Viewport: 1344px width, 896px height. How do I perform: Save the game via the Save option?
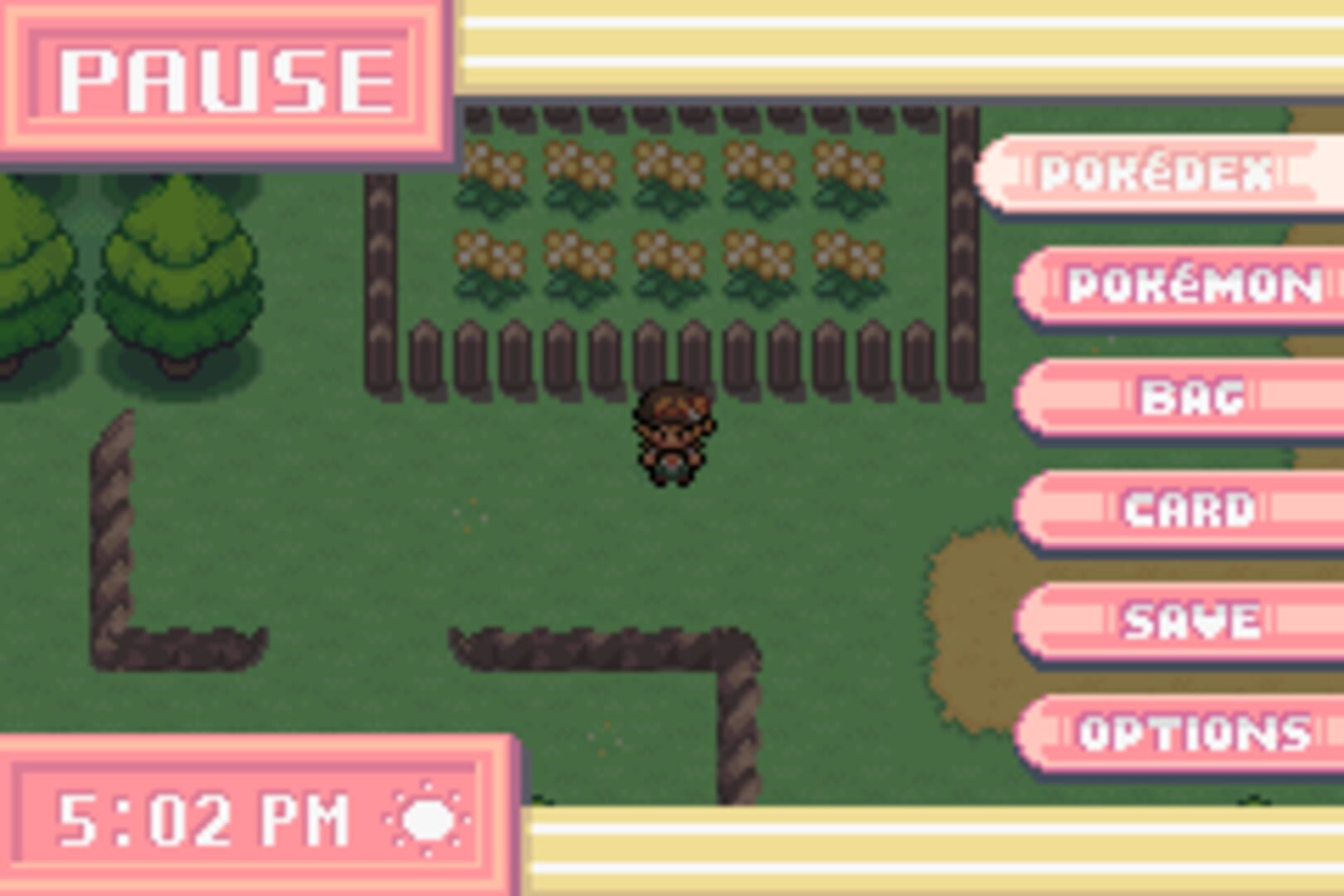(x=1192, y=618)
